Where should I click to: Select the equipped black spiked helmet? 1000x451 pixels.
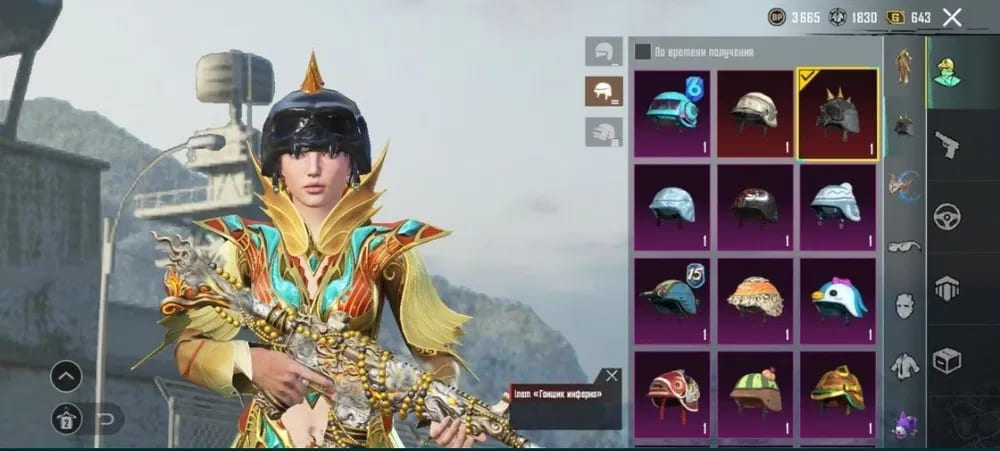pyautogui.click(x=838, y=113)
